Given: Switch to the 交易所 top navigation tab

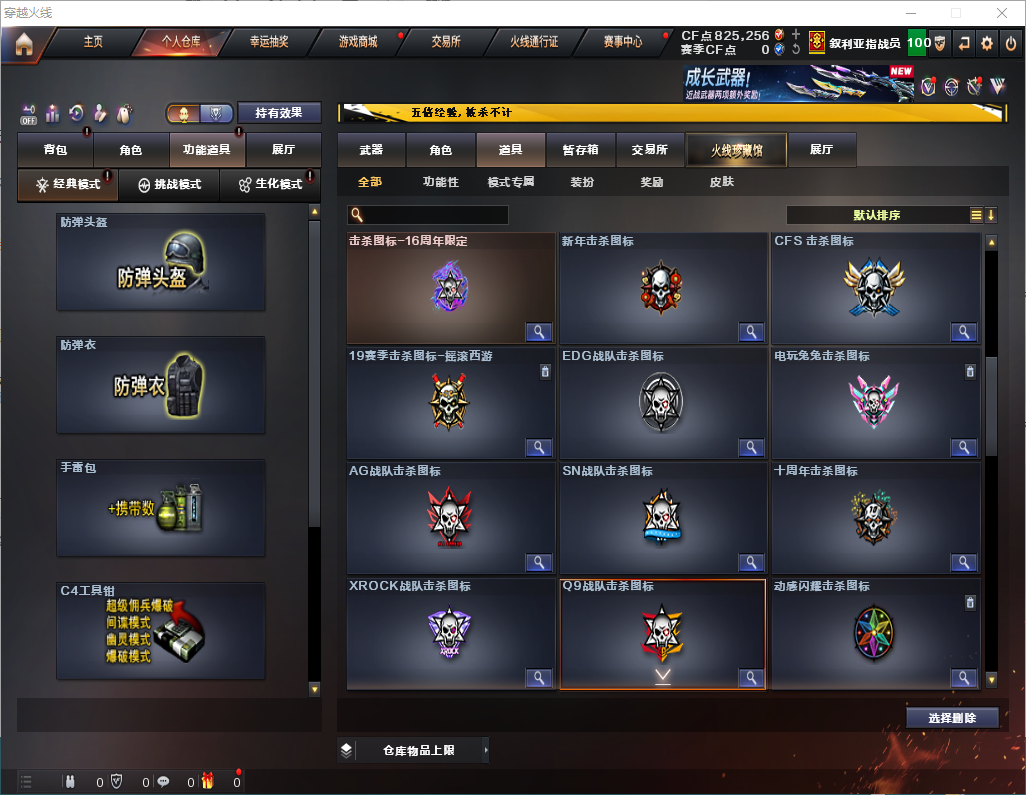Looking at the screenshot, I should coord(446,42).
